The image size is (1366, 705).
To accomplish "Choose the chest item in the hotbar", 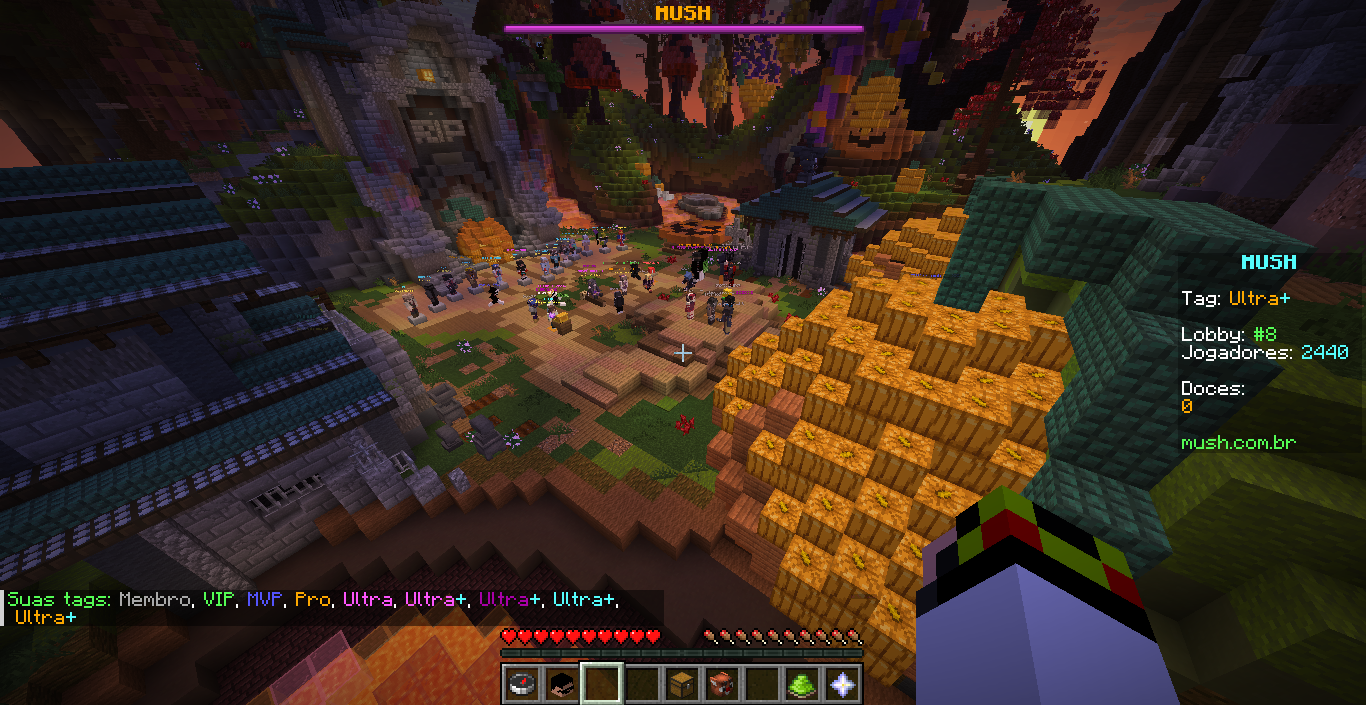I will point(682,684).
